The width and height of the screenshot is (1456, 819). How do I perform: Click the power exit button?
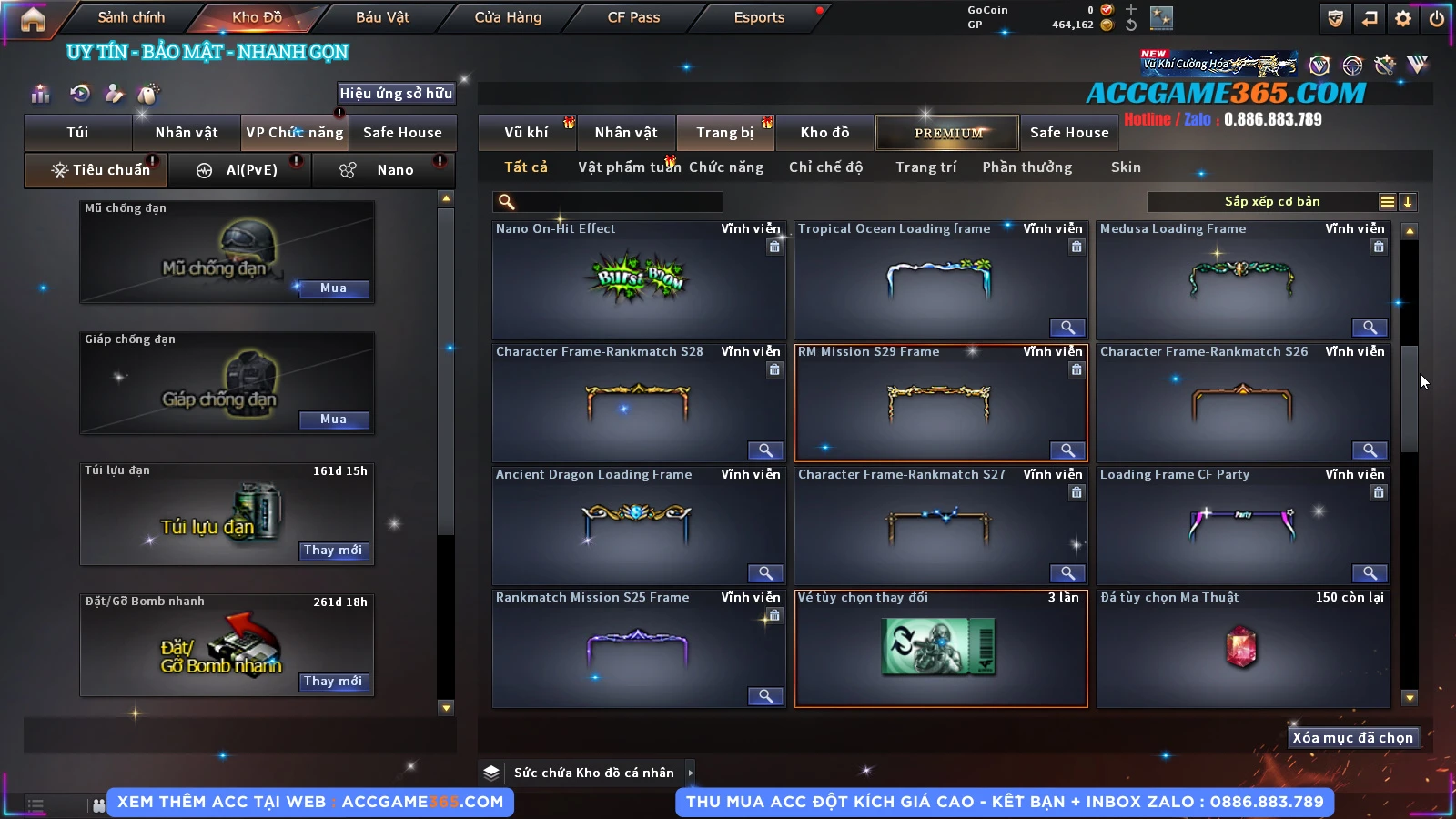(1437, 18)
